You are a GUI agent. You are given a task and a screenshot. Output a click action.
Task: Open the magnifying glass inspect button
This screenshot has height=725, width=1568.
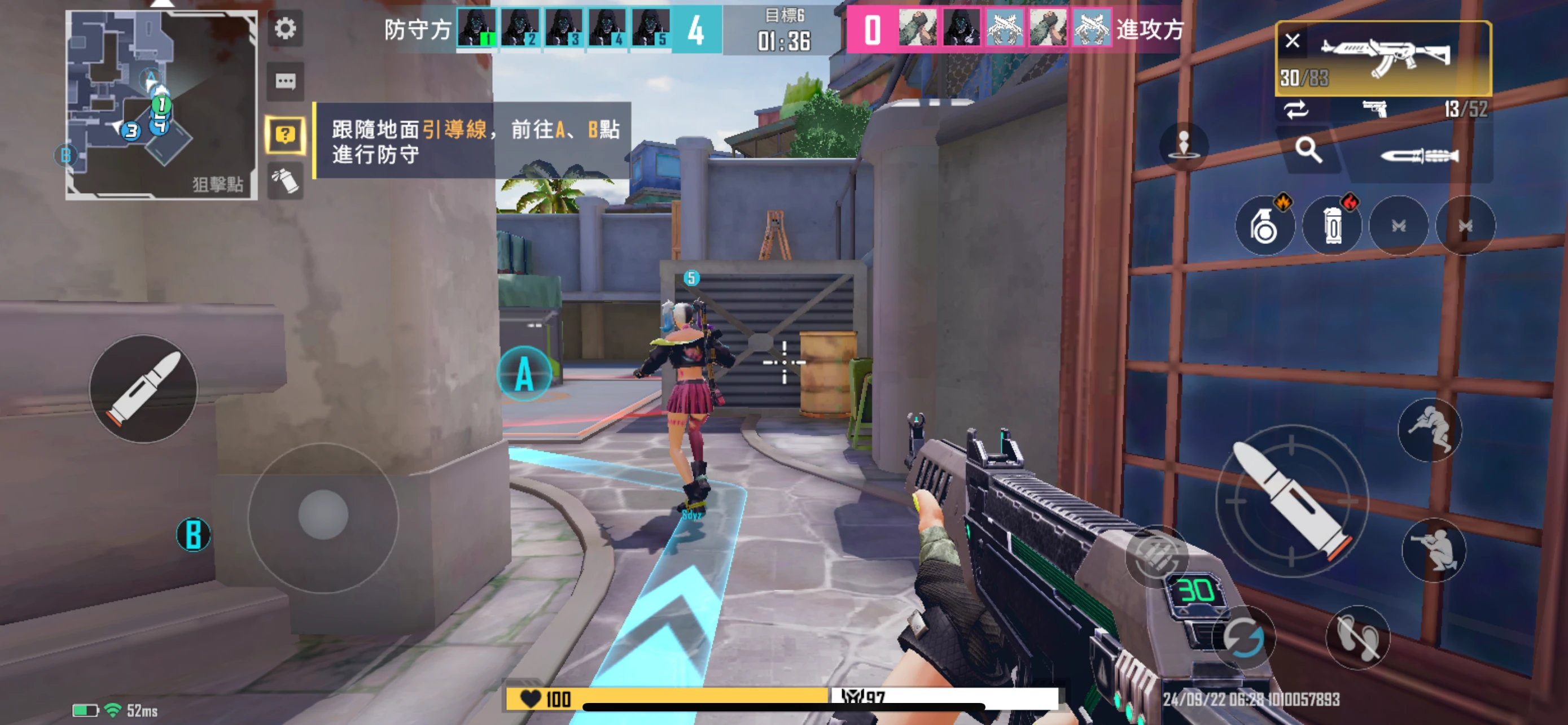tap(1308, 150)
